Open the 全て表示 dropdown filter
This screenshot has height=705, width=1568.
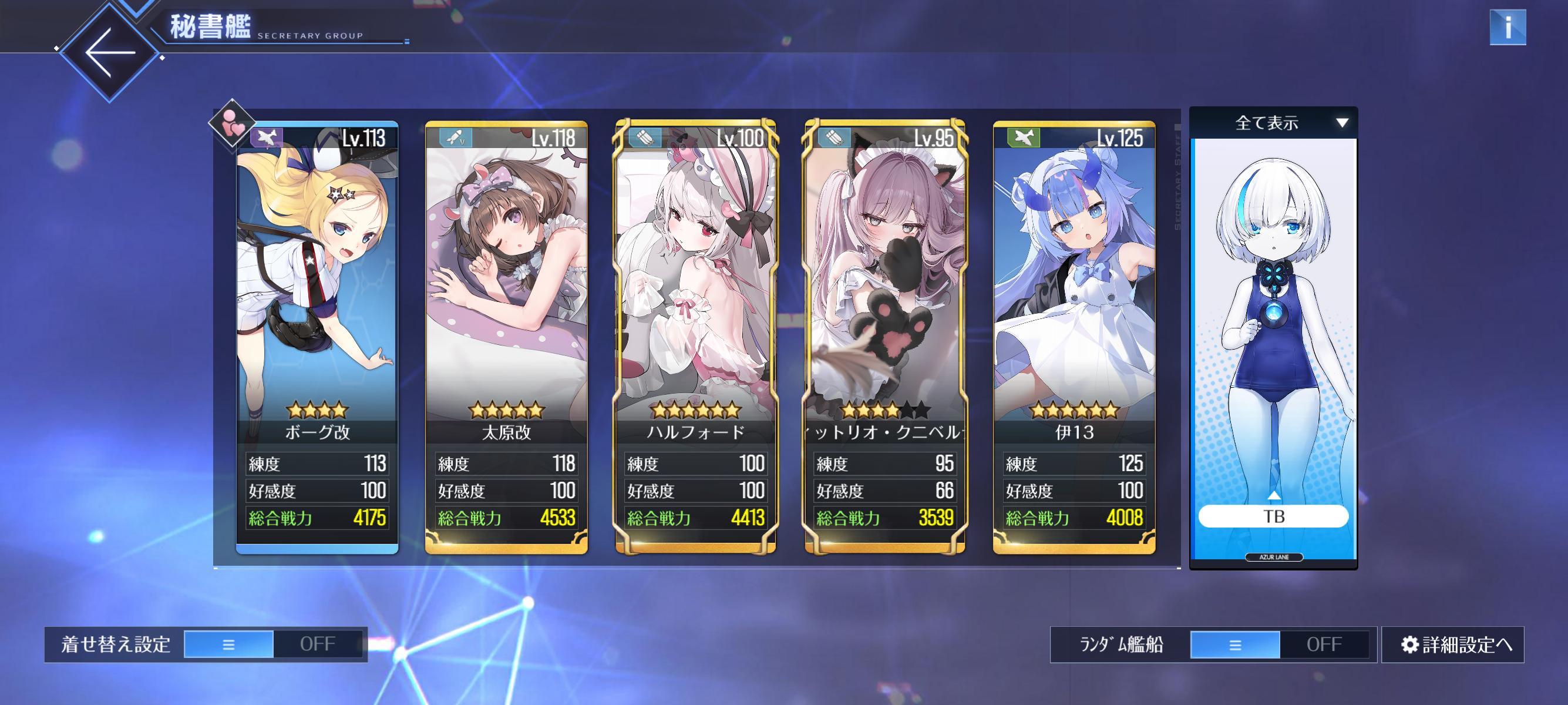click(x=1273, y=123)
